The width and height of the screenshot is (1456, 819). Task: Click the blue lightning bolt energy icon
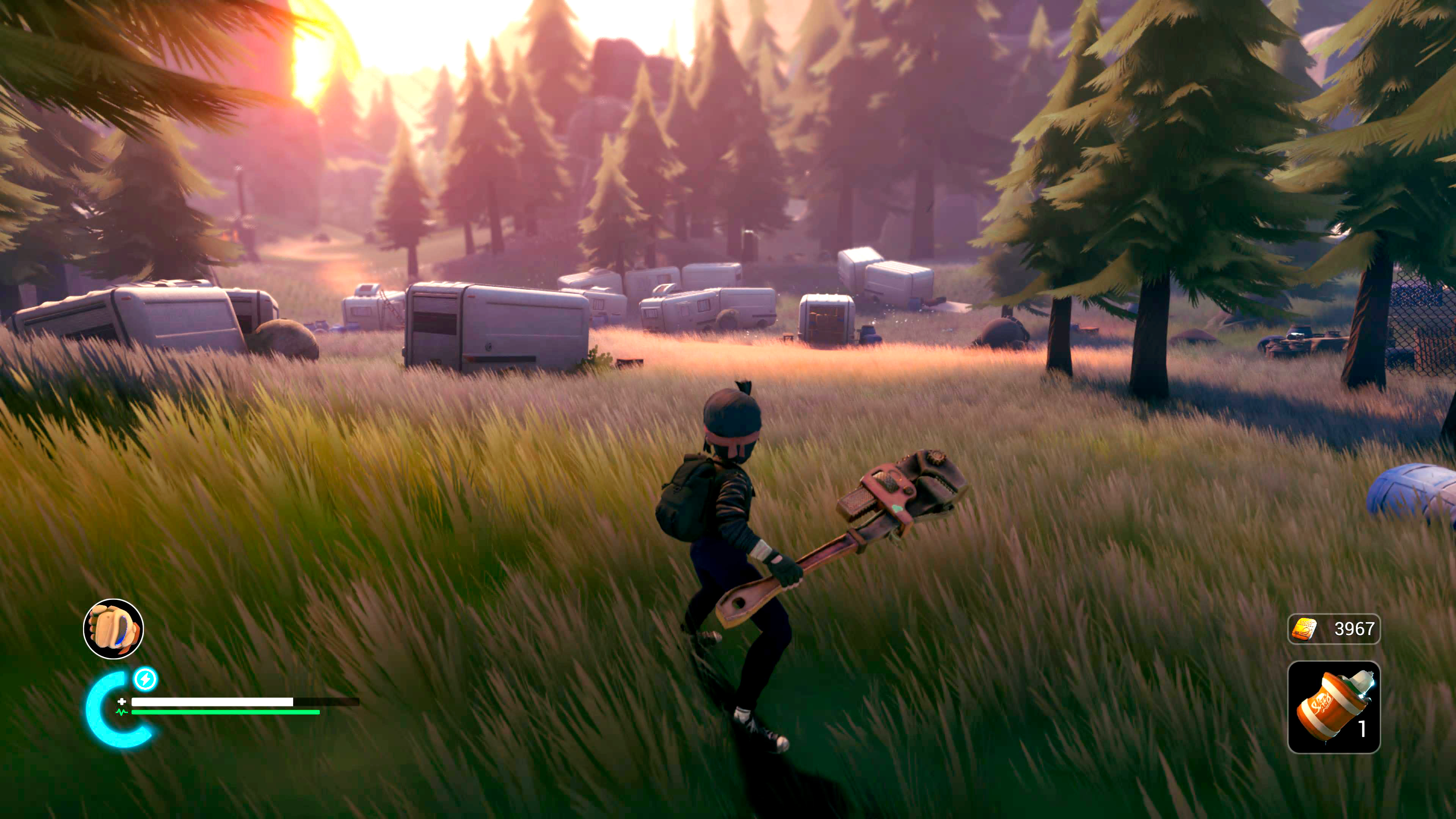coord(145,679)
